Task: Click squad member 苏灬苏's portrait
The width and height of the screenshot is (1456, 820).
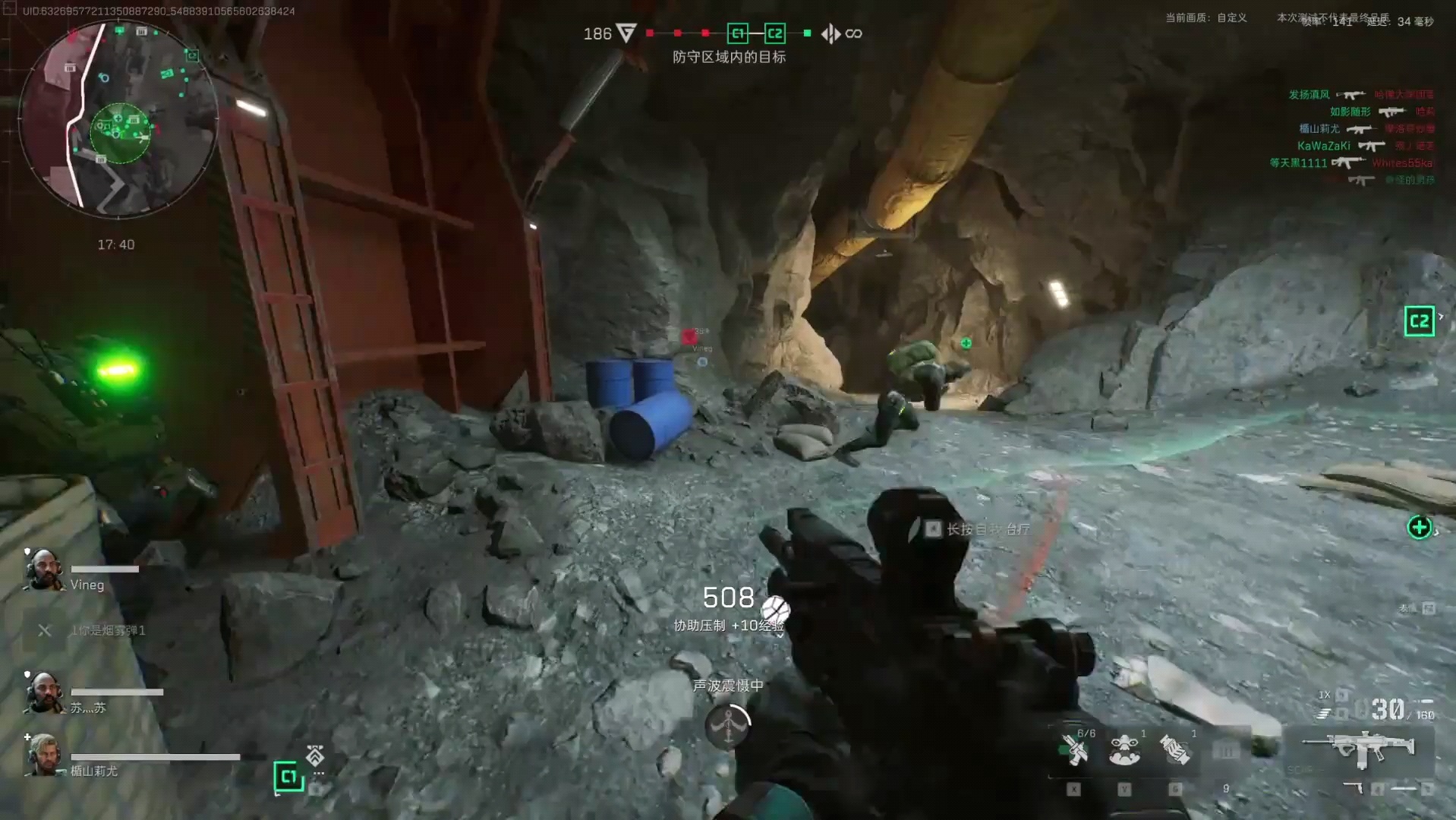Action: [44, 692]
